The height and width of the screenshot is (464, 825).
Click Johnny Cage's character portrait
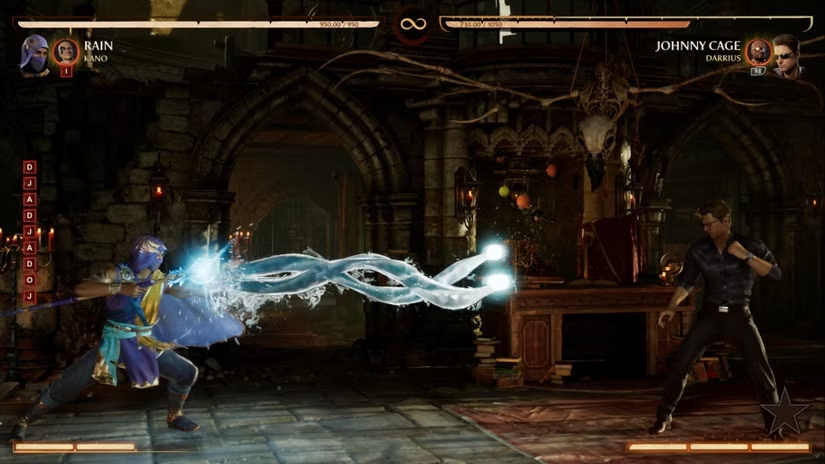click(787, 53)
